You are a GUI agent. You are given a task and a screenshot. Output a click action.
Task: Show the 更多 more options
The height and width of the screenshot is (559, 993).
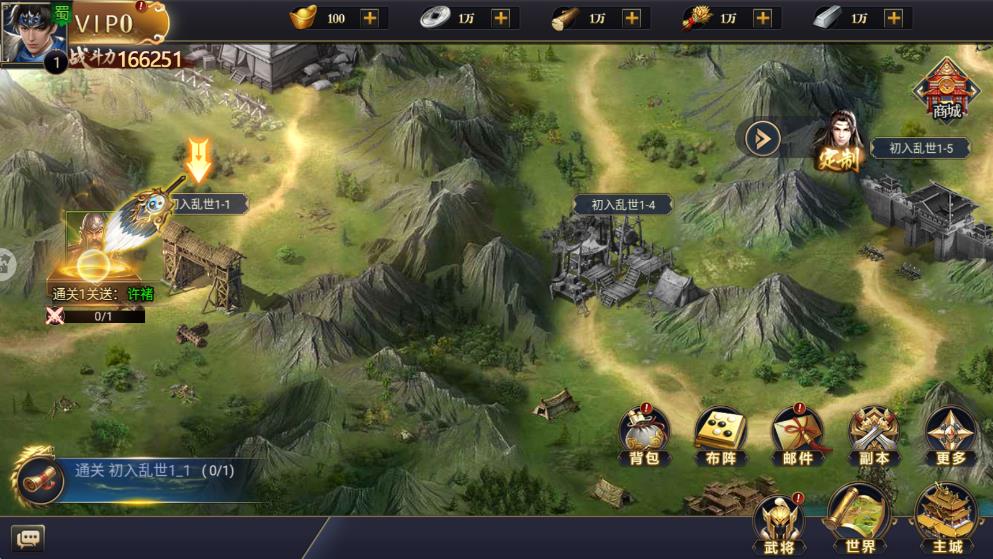pyautogui.click(x=950, y=436)
